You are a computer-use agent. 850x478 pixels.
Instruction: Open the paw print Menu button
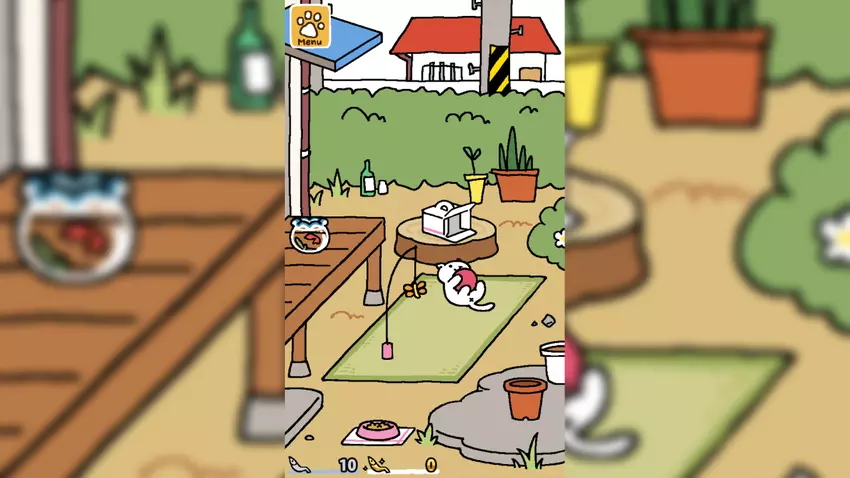point(310,27)
